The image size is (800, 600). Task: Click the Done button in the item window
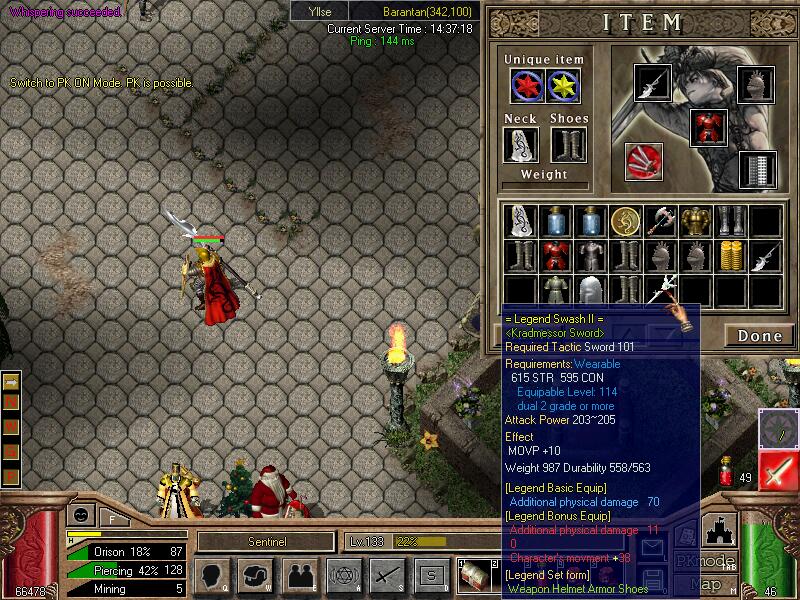point(759,336)
